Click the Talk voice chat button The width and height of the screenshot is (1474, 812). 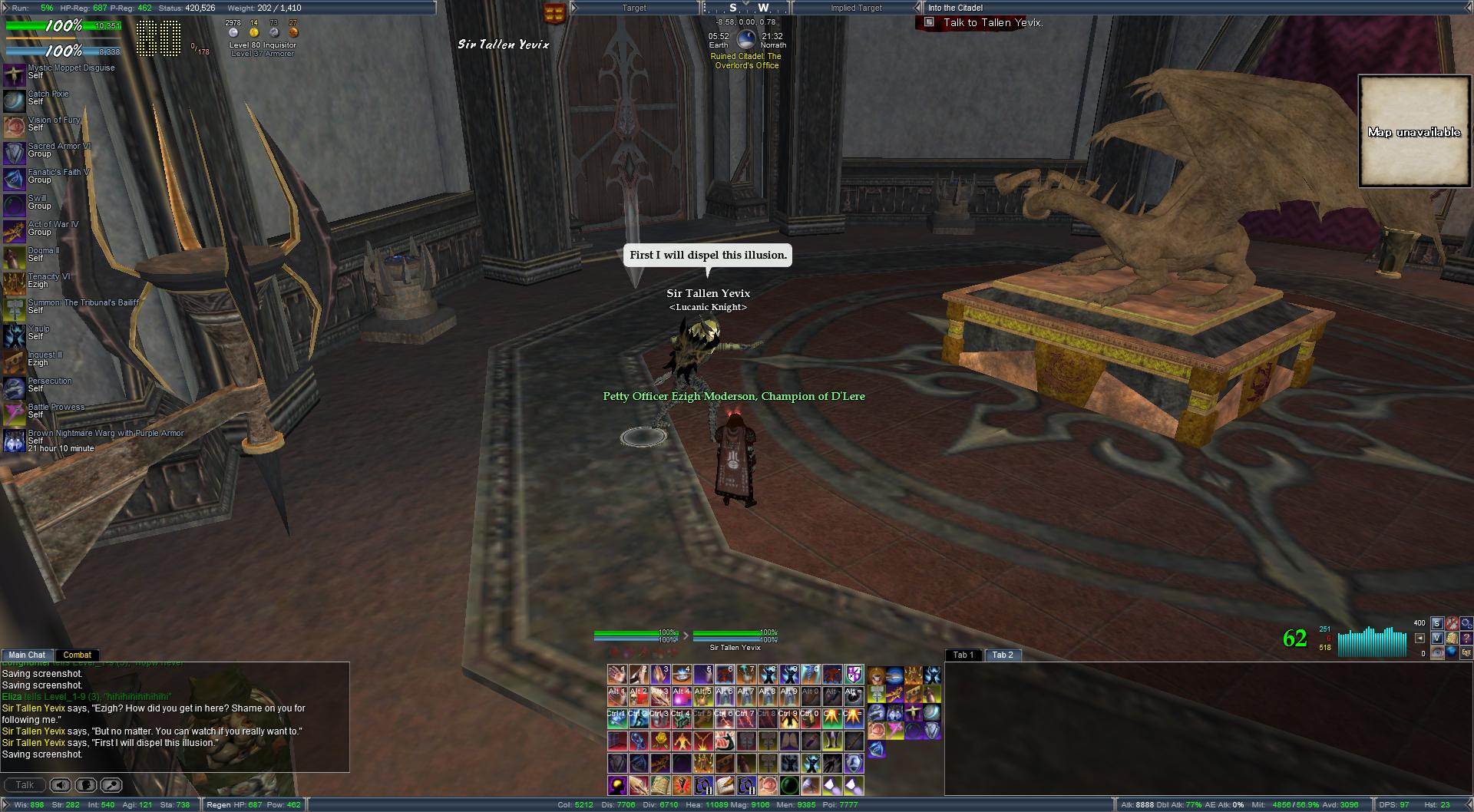pos(25,785)
